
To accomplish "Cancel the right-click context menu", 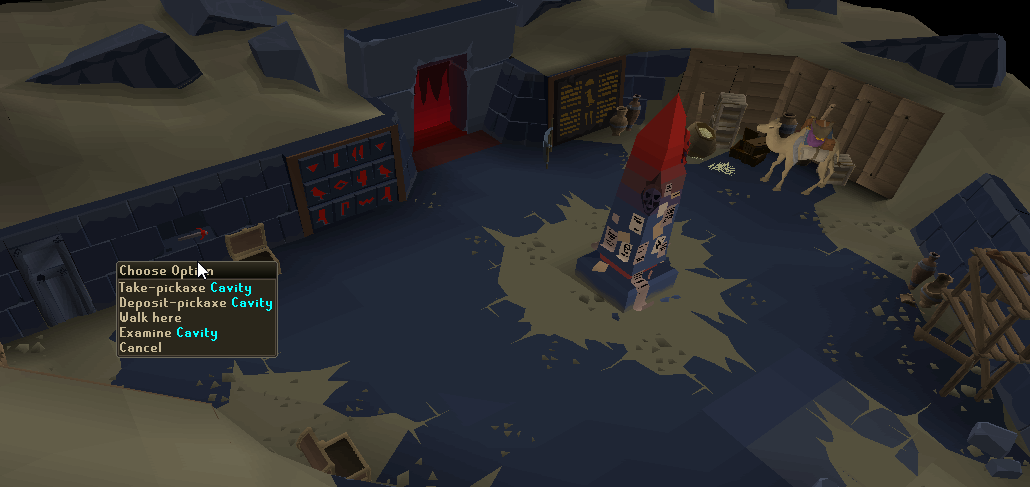I will point(140,347).
